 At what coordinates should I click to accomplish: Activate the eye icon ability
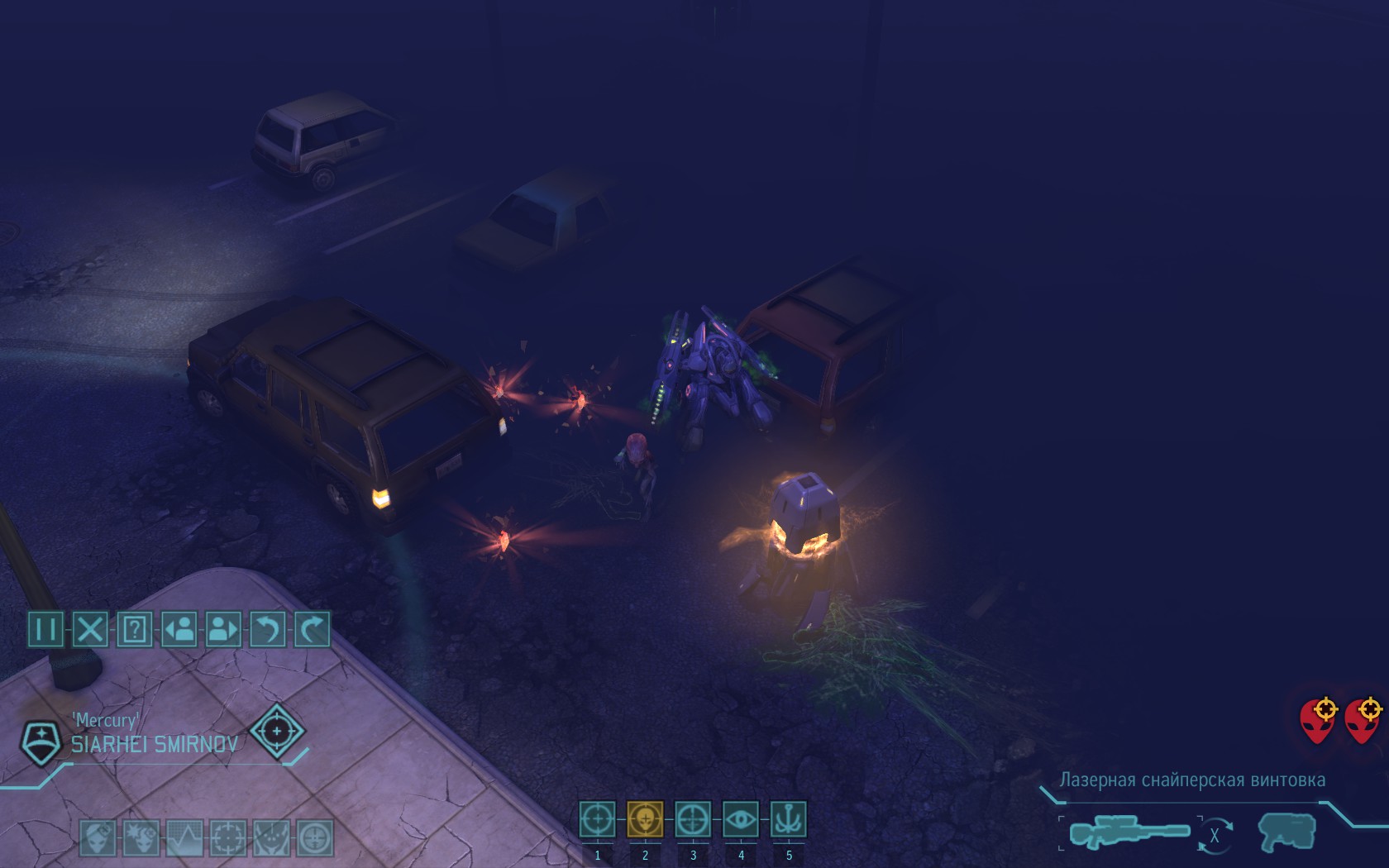click(x=741, y=820)
